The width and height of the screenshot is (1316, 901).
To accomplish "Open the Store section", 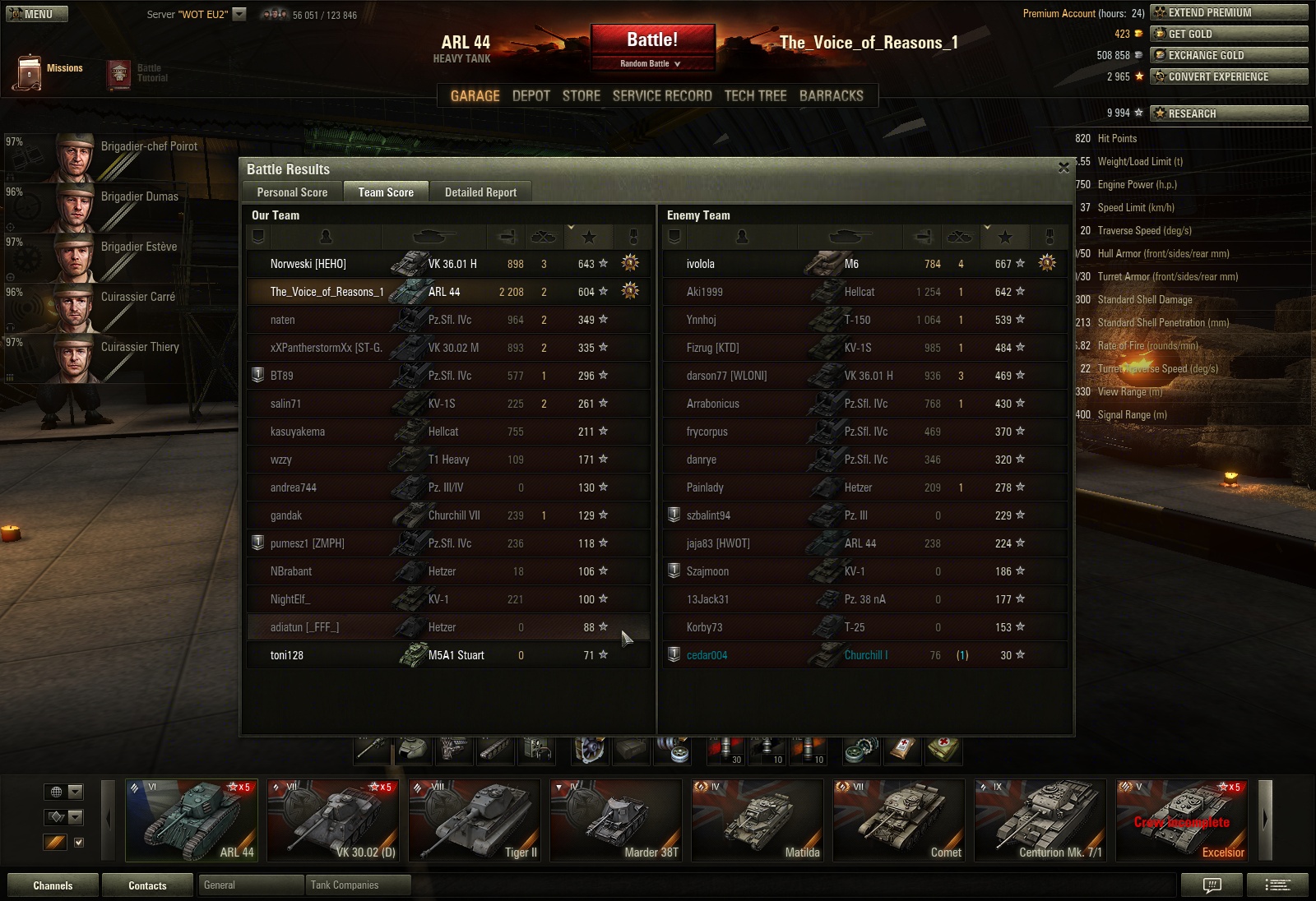I will click(x=581, y=96).
